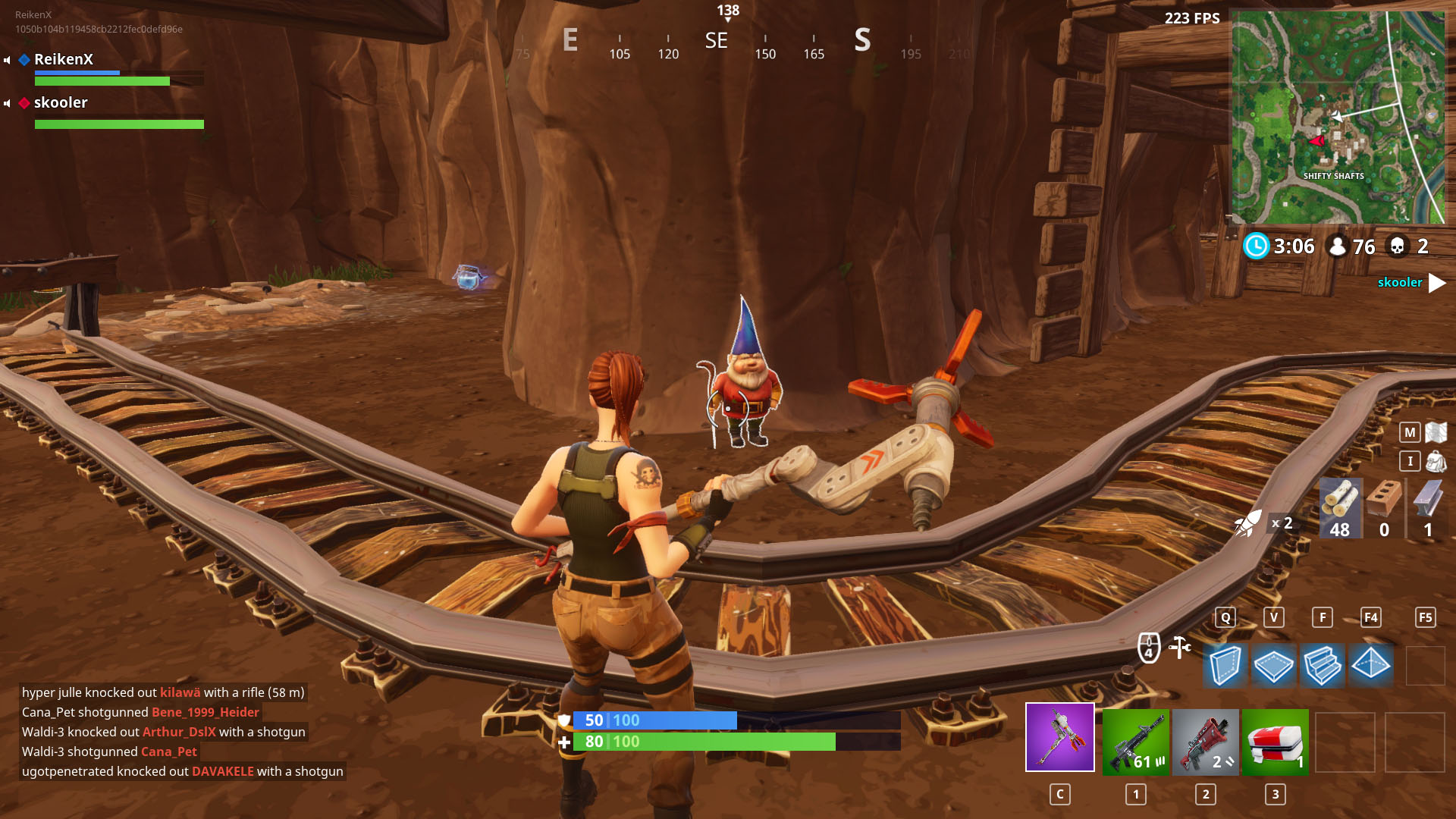Image resolution: width=1456 pixels, height=819 pixels.
Task: Select the metal material
Action: [x=1428, y=508]
